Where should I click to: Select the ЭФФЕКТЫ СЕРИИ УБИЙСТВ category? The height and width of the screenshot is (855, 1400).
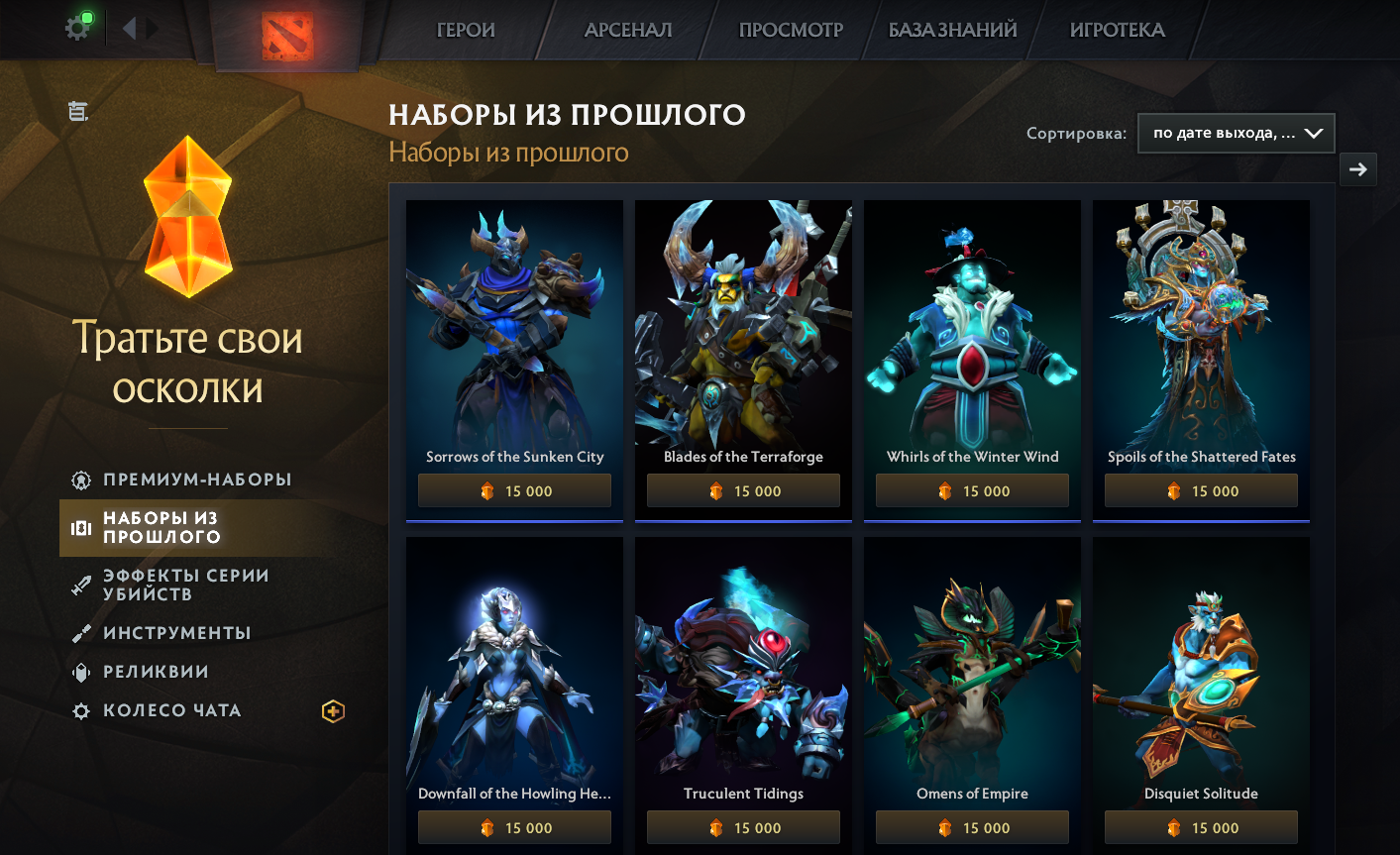[x=185, y=585]
